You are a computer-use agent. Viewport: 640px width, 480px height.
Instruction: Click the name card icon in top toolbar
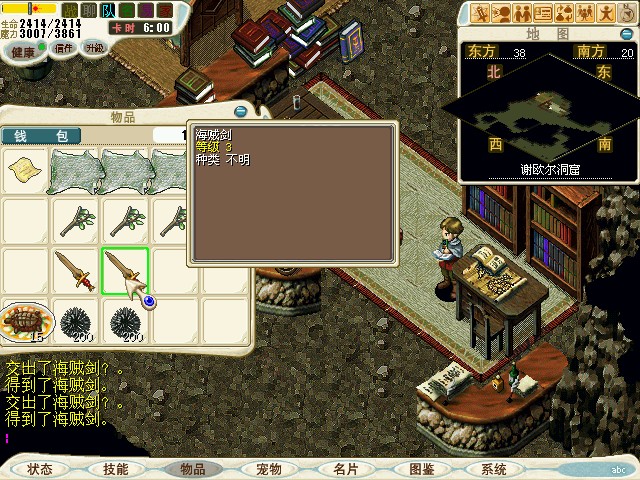543,13
